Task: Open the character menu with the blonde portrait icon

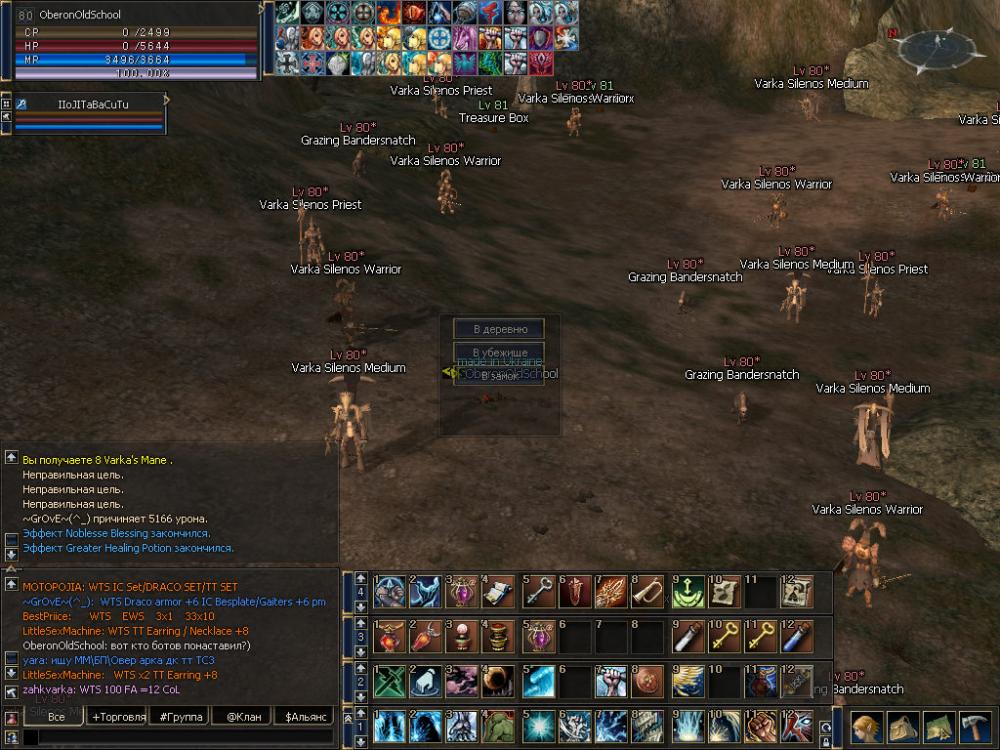Action: point(867,726)
